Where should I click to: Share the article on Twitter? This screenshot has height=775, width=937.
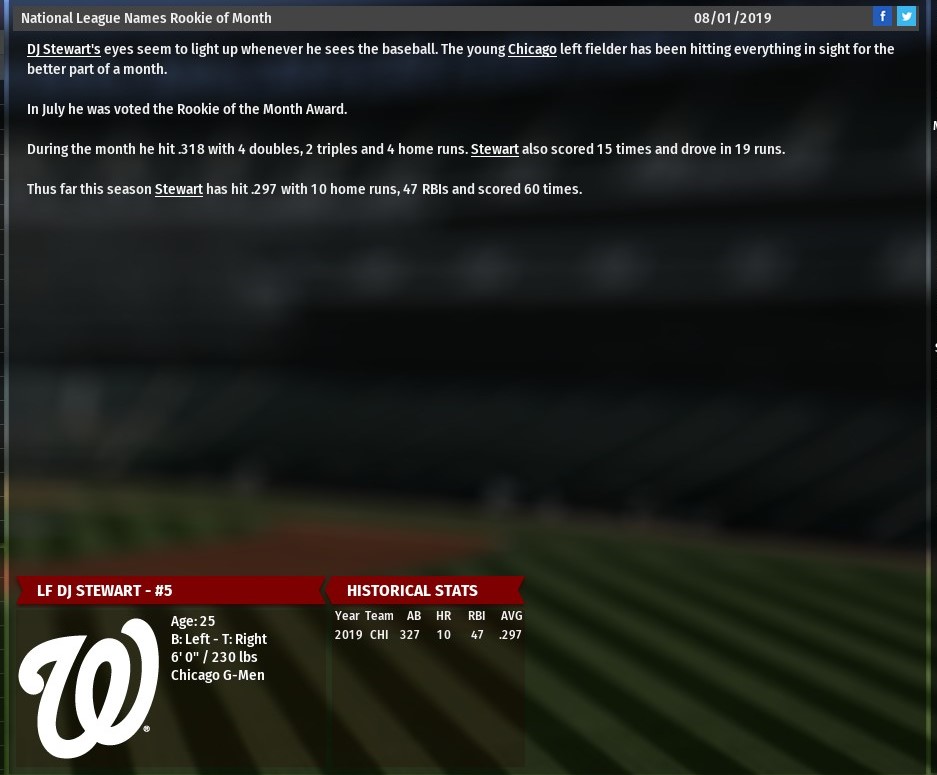click(906, 16)
